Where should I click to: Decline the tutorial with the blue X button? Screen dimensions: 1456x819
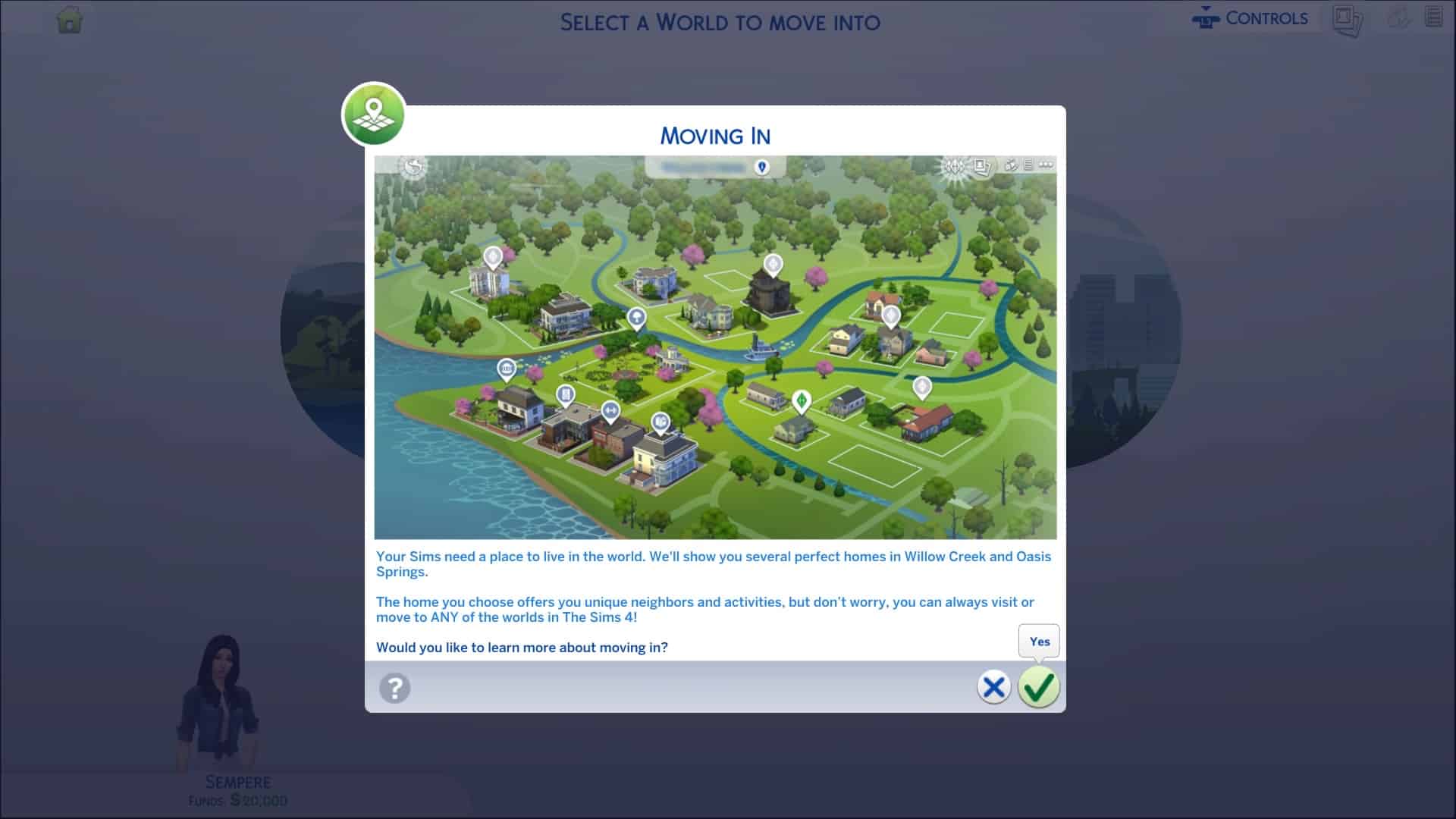[x=993, y=688]
